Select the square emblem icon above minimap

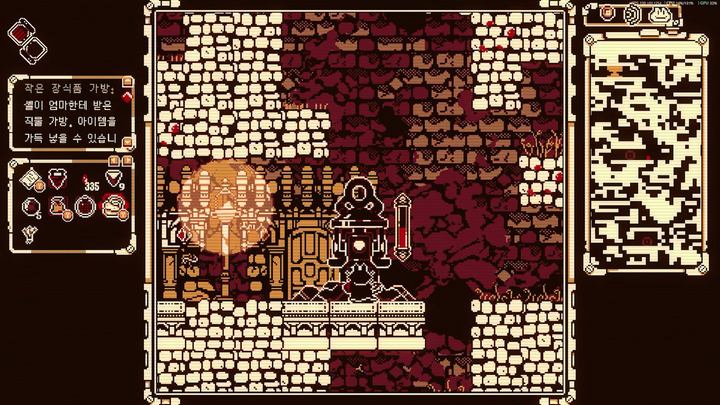tap(607, 14)
